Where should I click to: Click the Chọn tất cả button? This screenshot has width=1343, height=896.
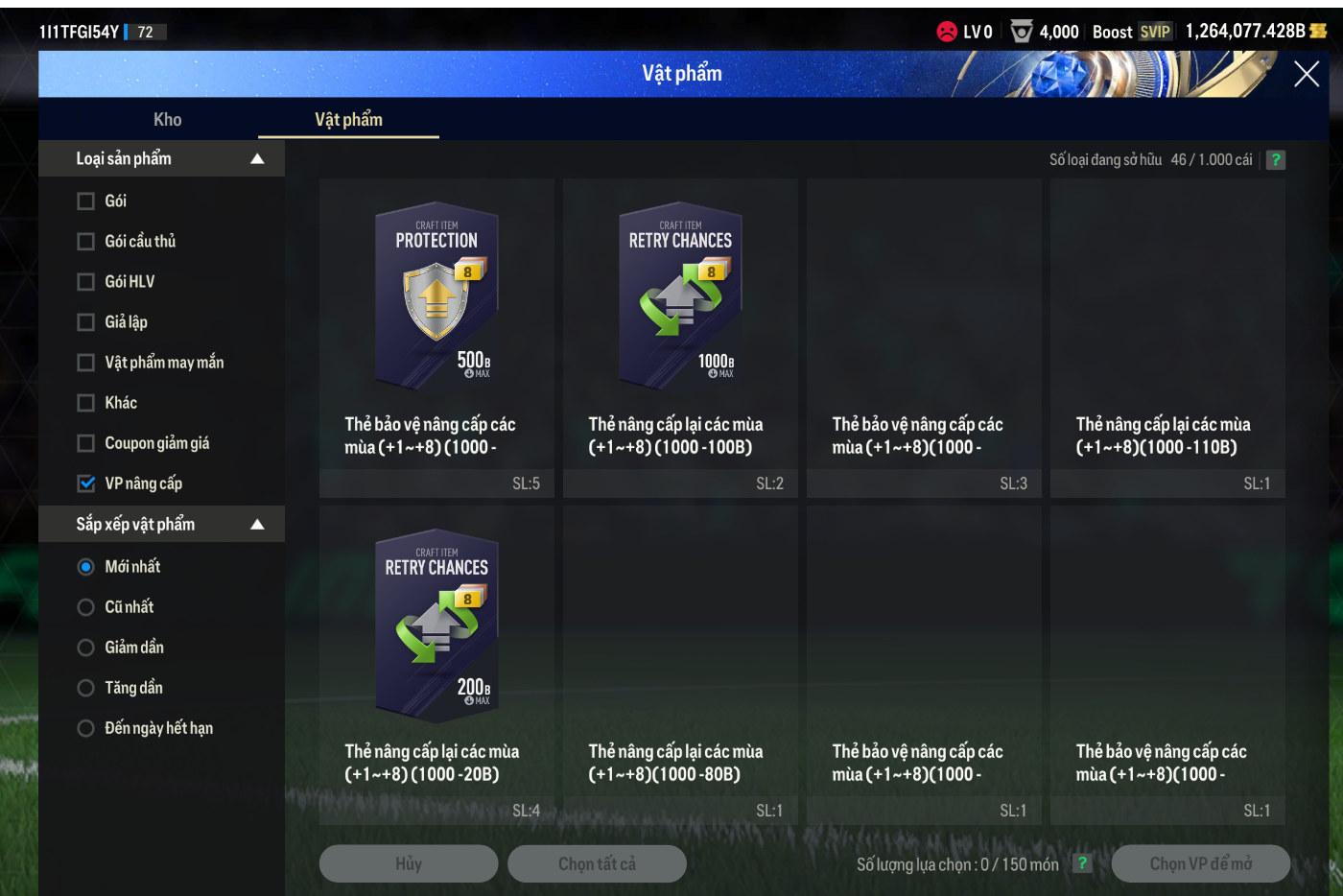click(597, 863)
